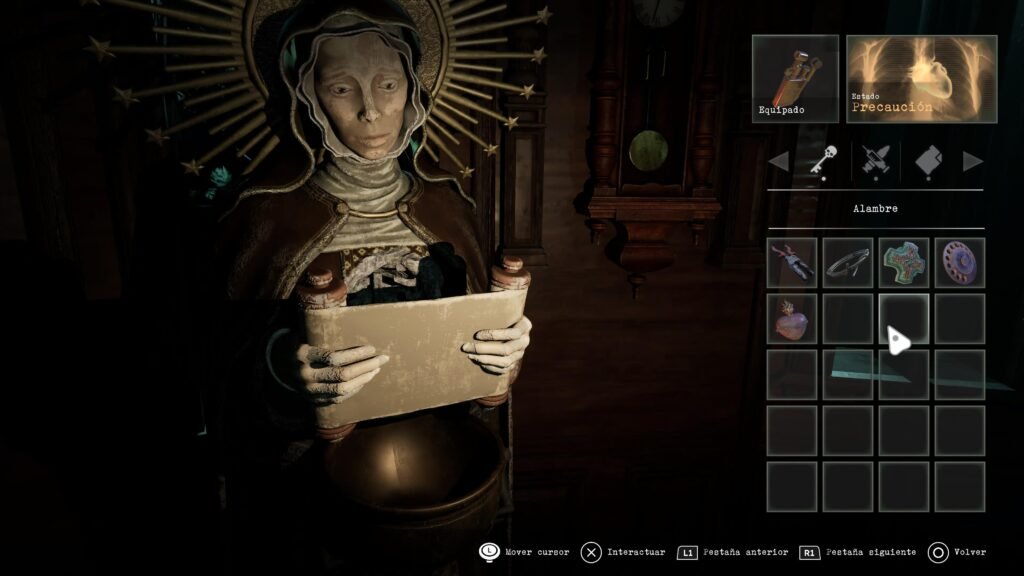This screenshot has height=576, width=1024.
Task: Go to the next inventory tab with right arrow
Action: [972, 161]
